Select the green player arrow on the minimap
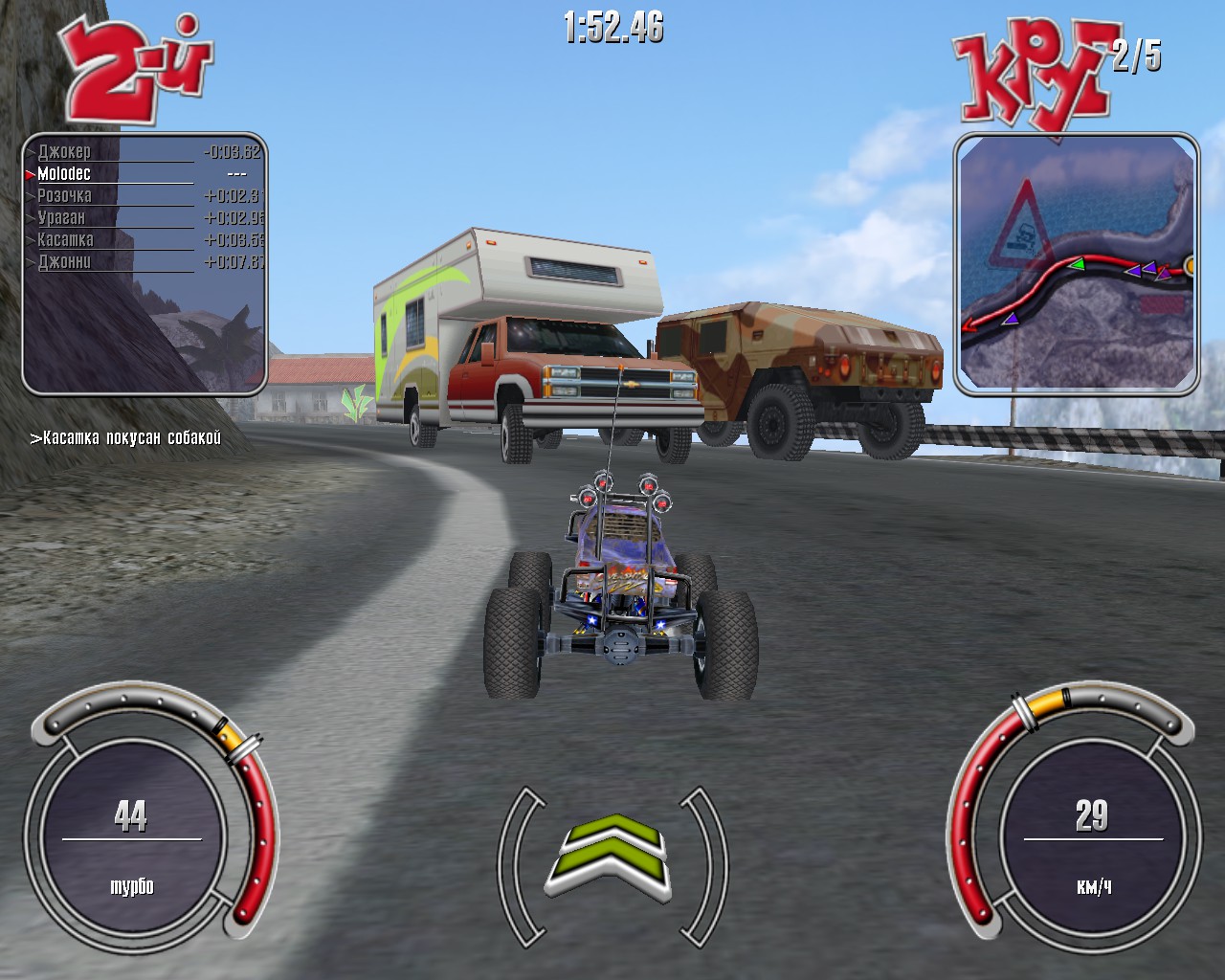 pyautogui.click(x=1077, y=266)
